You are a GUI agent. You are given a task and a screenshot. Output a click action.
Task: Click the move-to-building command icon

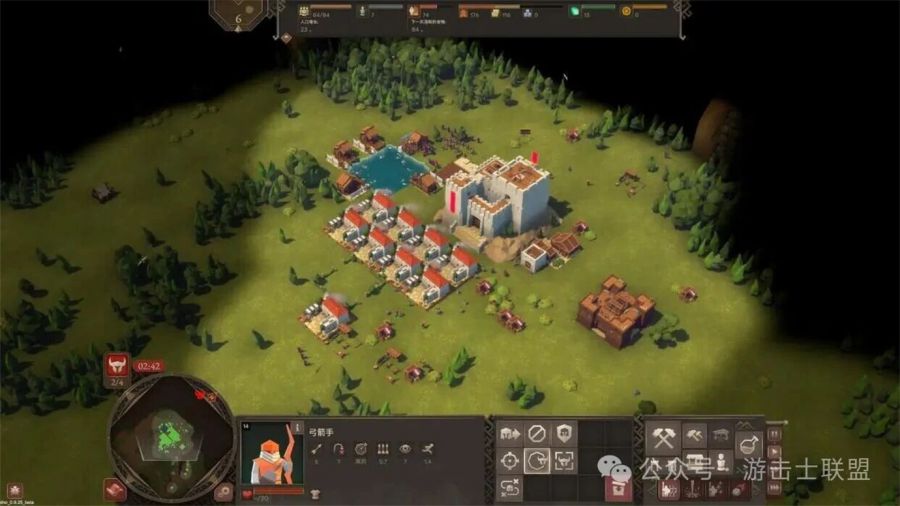click(509, 434)
